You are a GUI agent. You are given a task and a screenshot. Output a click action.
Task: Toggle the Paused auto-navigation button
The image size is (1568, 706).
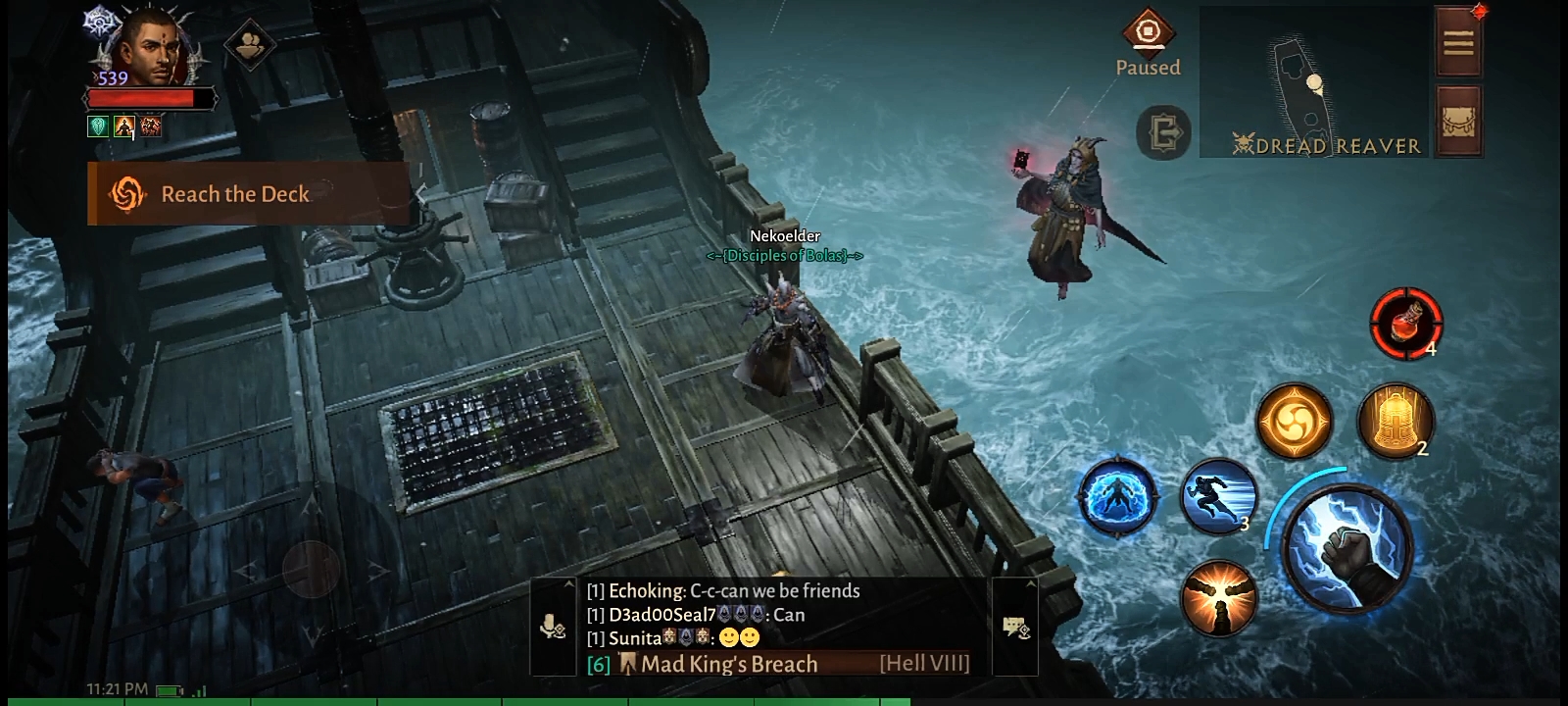1148,43
